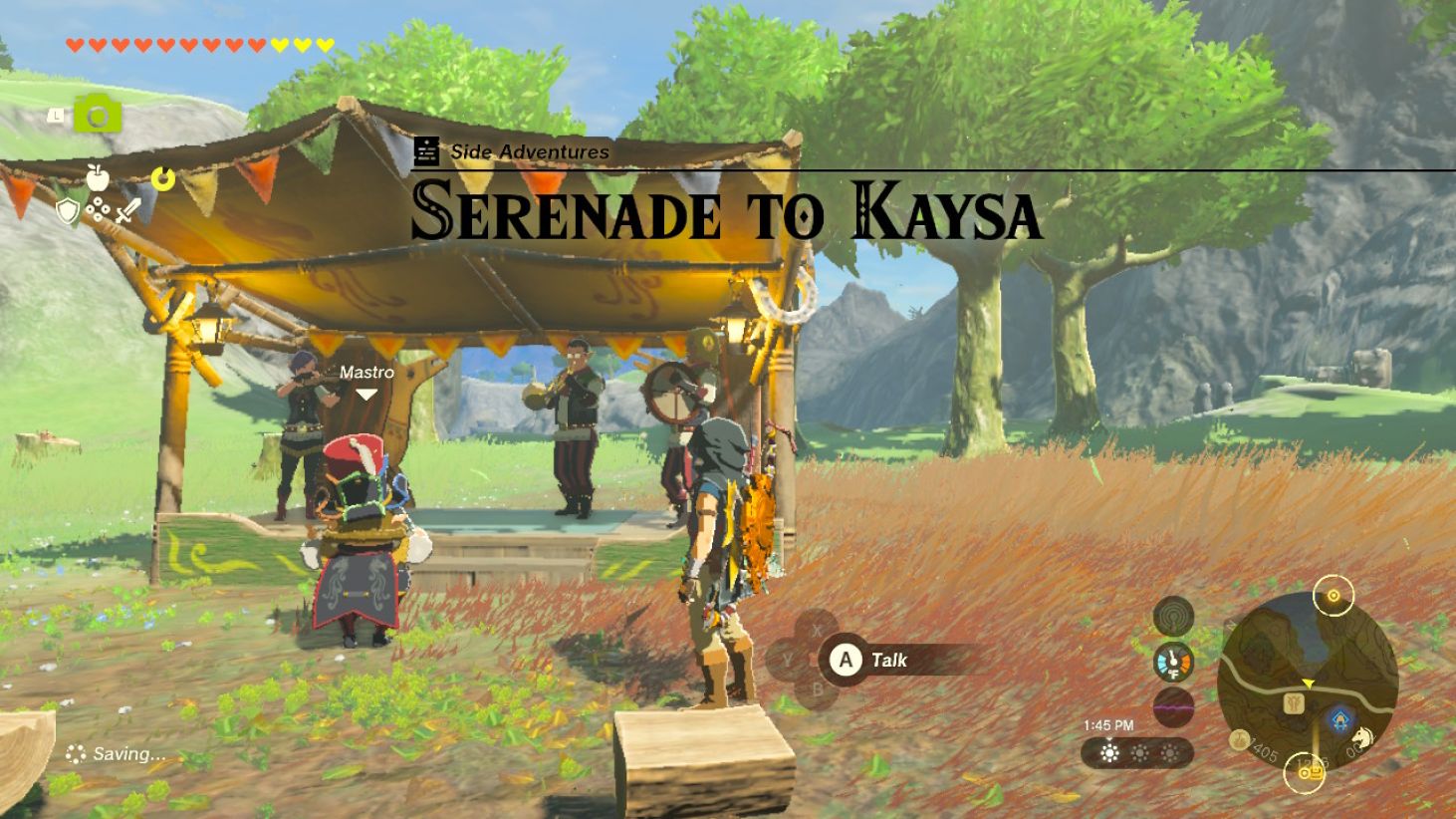Toggle the first sunny weather forecast icon
Screen dimensions: 1456x819
(1107, 753)
